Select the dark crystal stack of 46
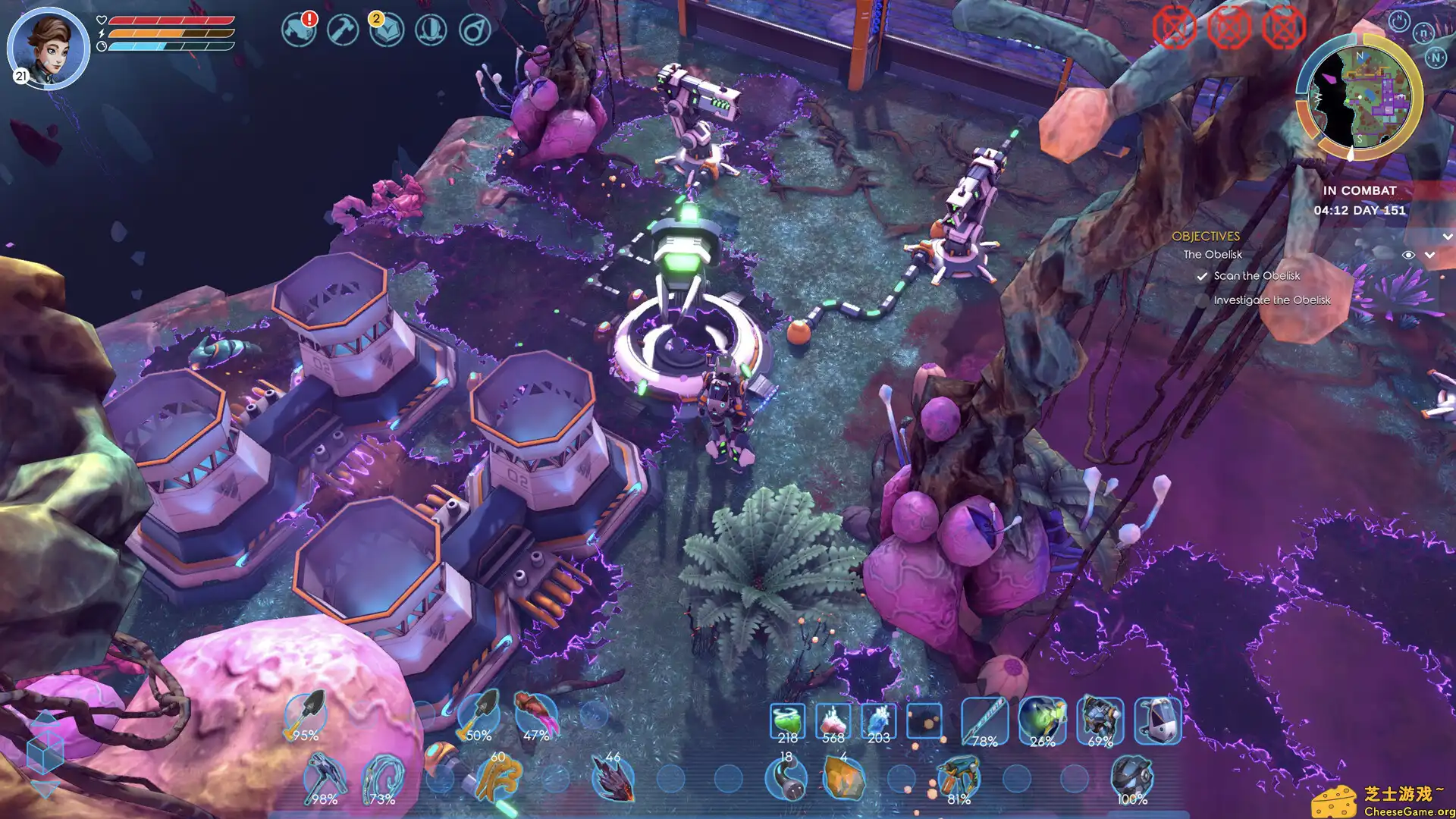The image size is (1456, 819). click(x=613, y=778)
